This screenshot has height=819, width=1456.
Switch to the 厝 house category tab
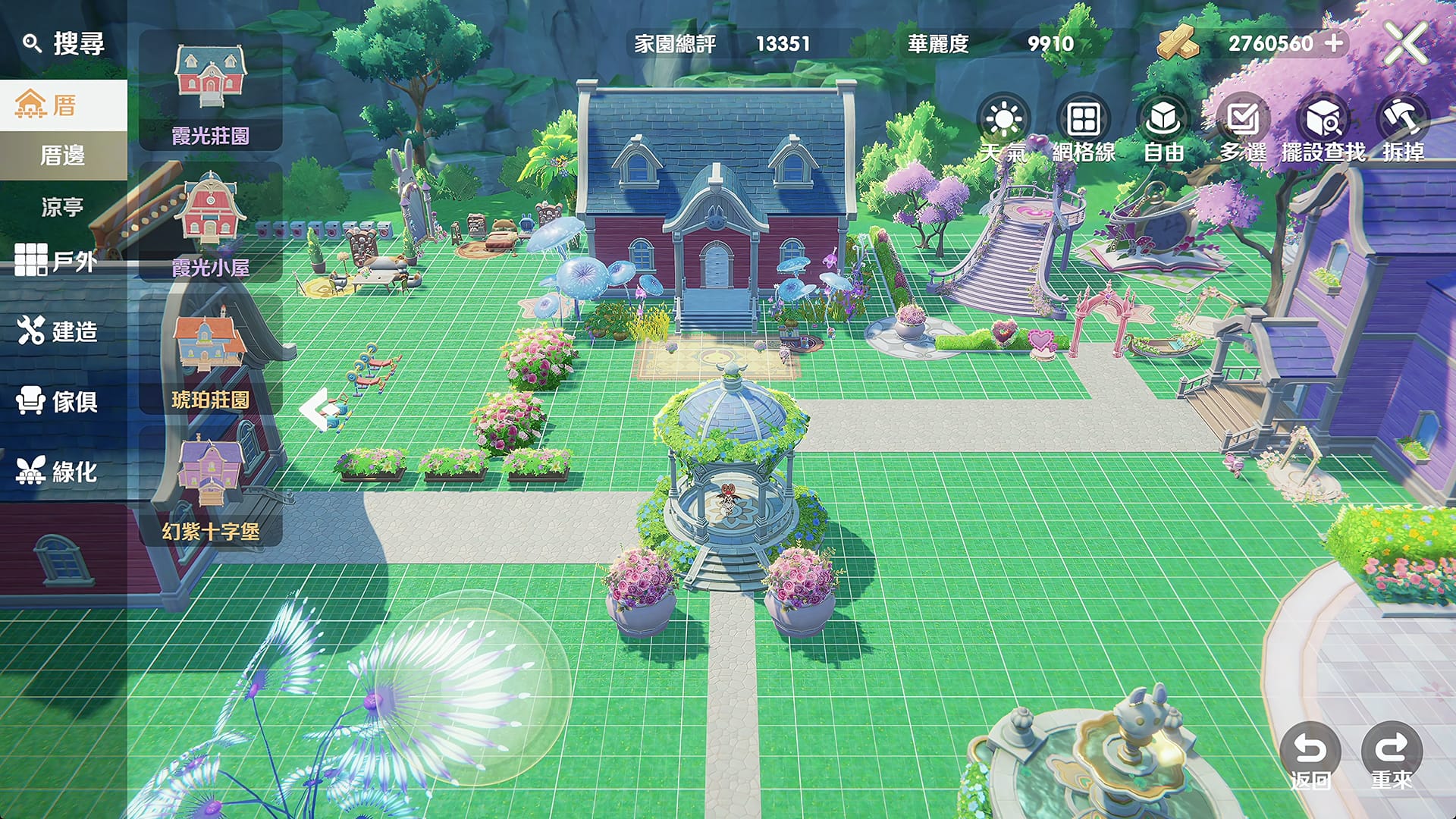point(47,105)
